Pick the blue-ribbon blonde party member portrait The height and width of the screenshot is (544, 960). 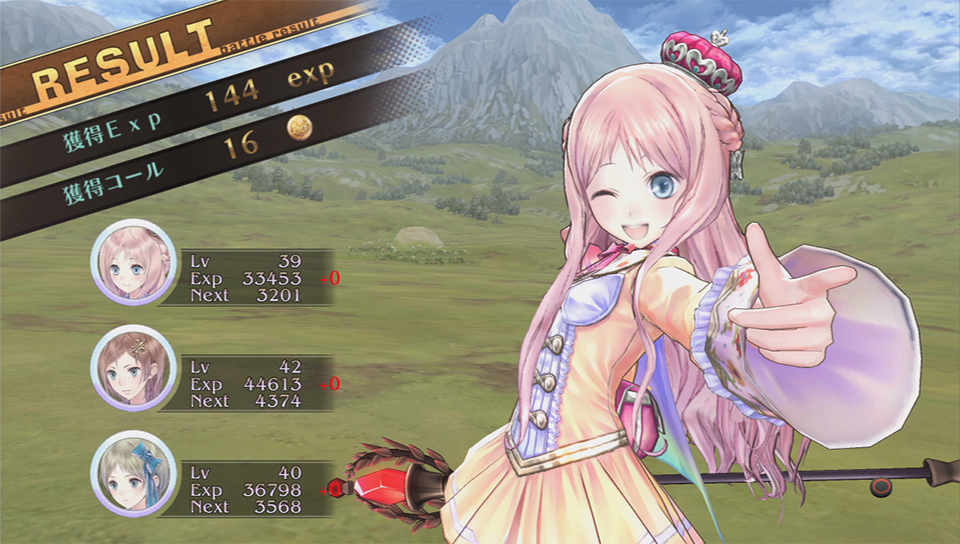(x=135, y=475)
